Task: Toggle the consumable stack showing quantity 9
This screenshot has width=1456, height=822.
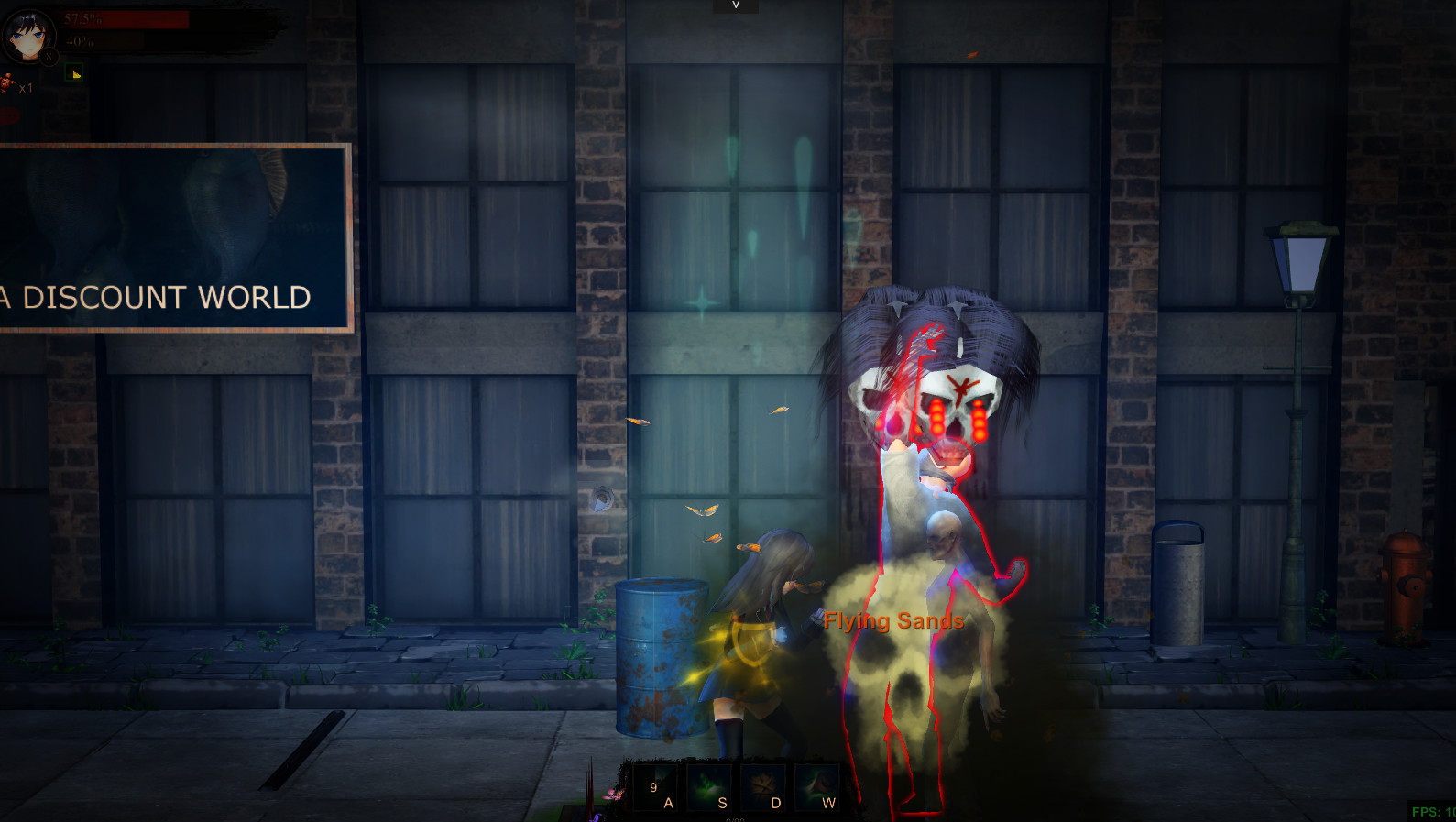Action: (654, 786)
